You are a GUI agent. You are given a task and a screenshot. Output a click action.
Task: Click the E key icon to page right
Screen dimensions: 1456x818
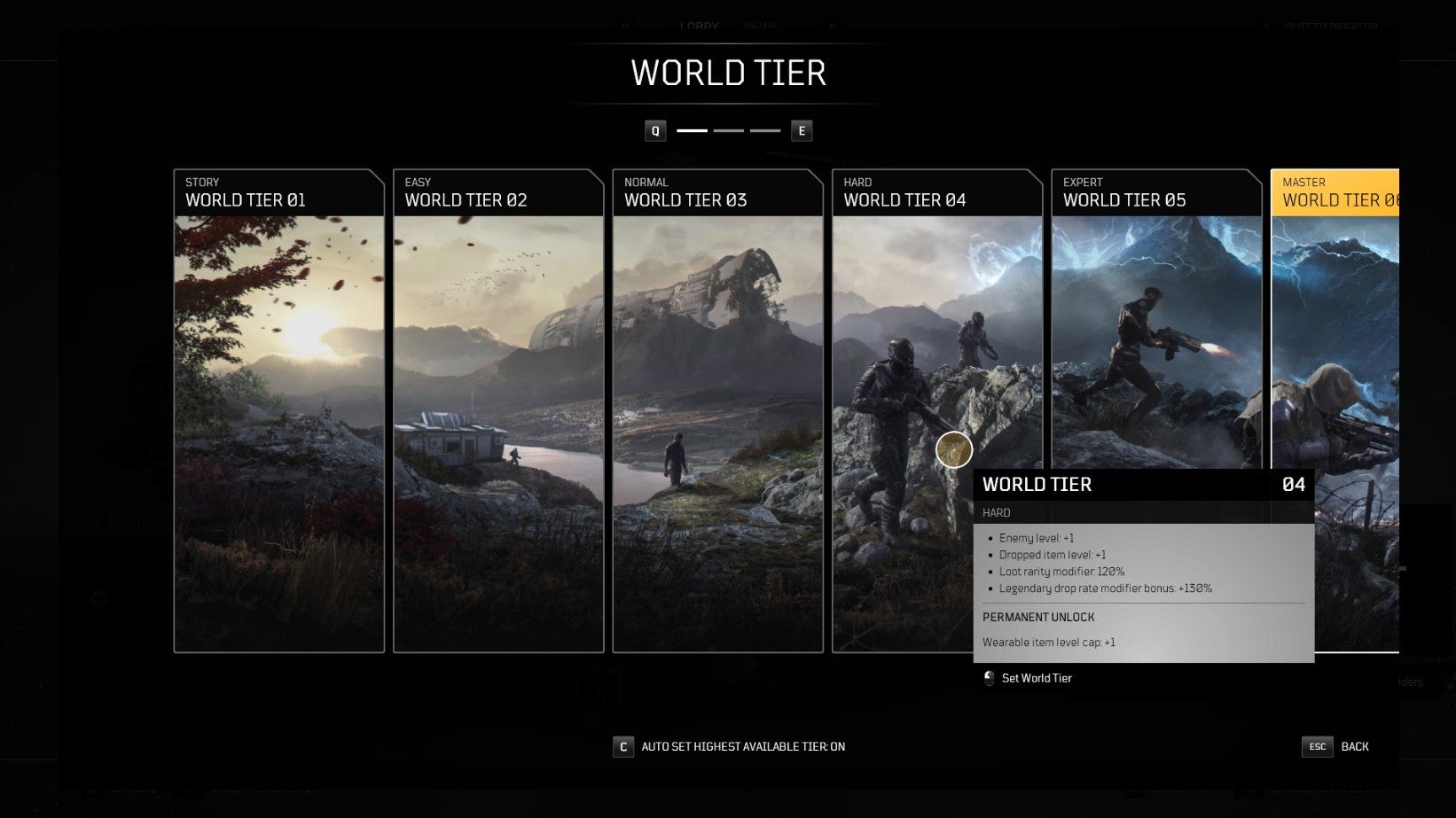coord(802,130)
